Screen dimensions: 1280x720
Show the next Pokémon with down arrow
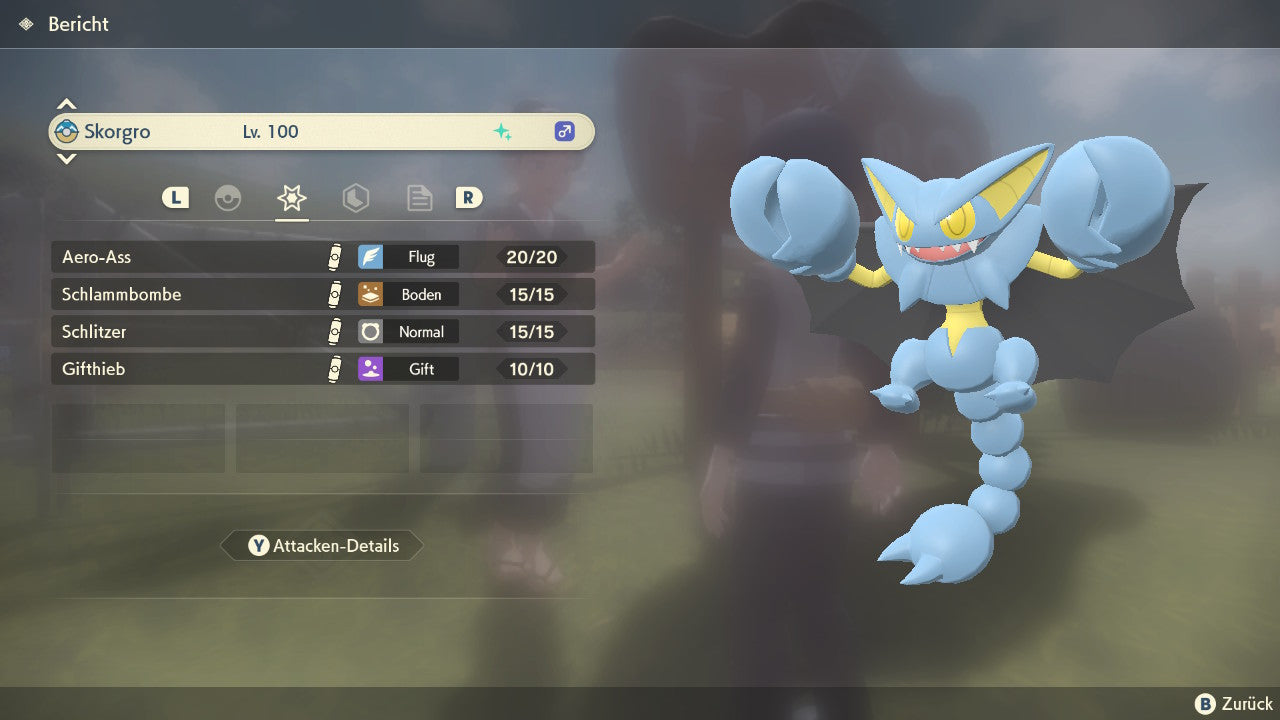coord(66,159)
